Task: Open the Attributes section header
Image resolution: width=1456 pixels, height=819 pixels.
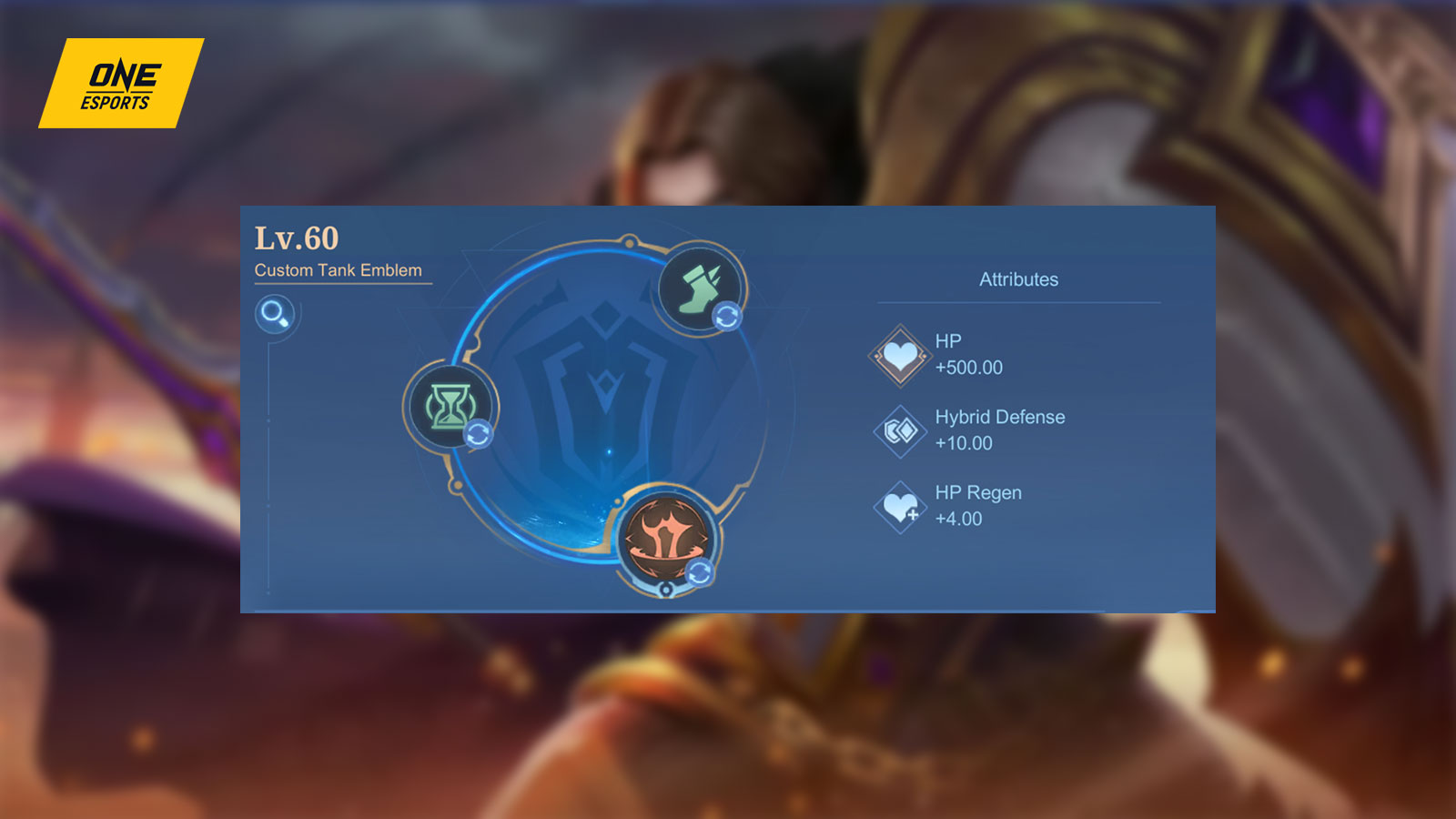Action: 1018,279
